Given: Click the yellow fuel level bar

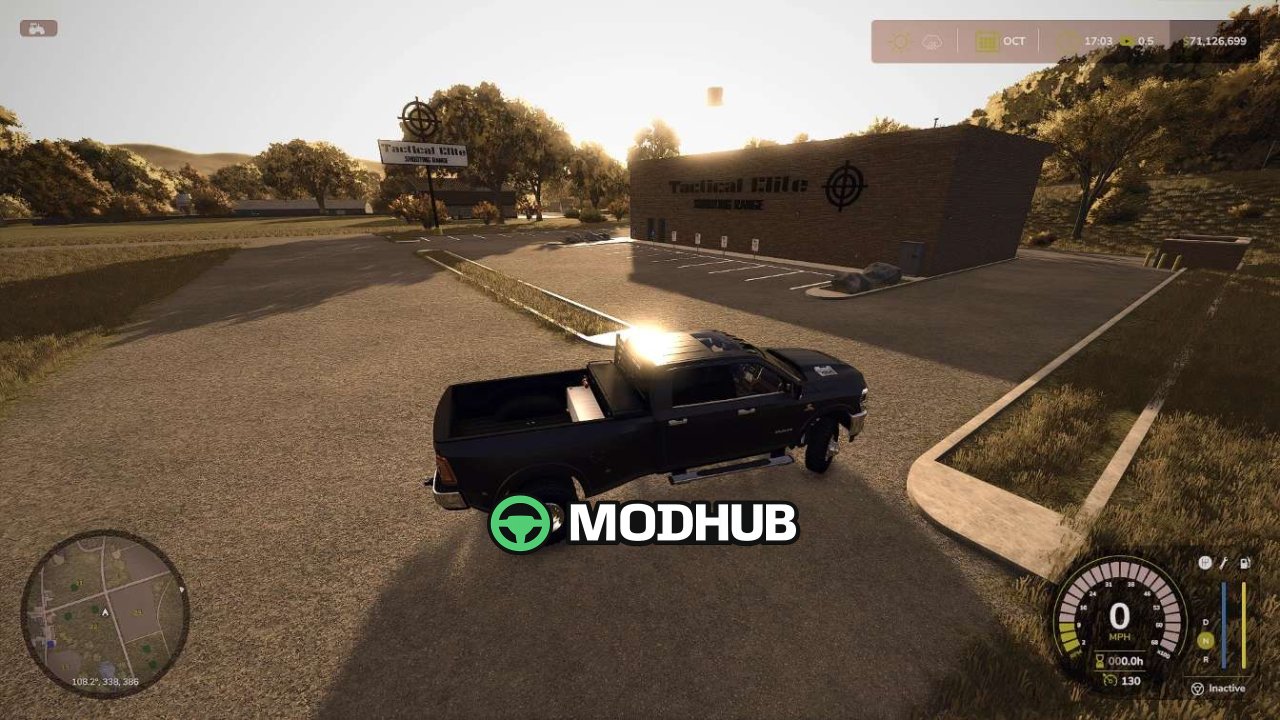Looking at the screenshot, I should point(1244,625).
